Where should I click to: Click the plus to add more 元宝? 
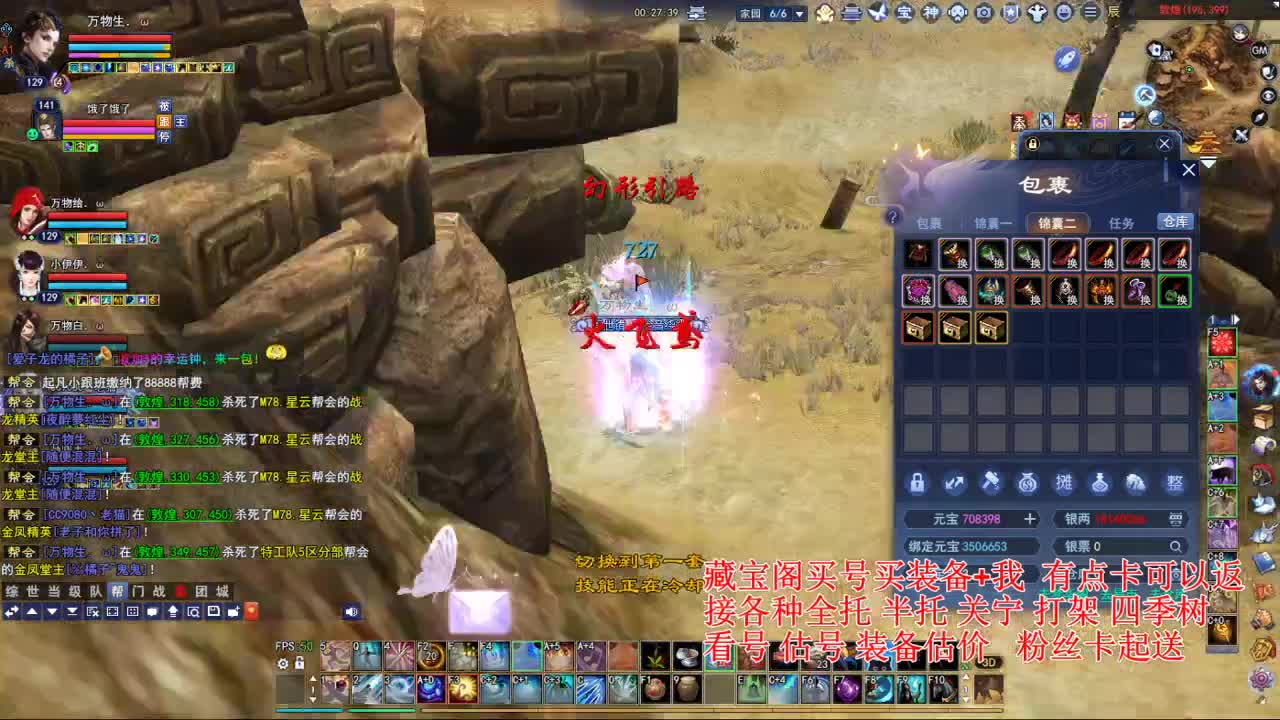coord(1030,518)
